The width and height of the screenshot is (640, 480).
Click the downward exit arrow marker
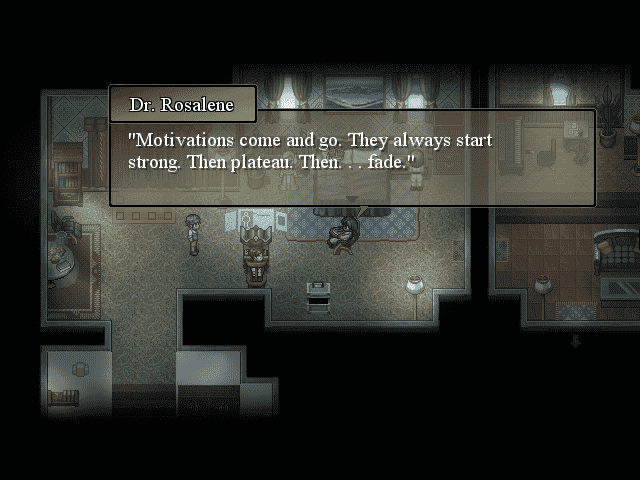[575, 341]
